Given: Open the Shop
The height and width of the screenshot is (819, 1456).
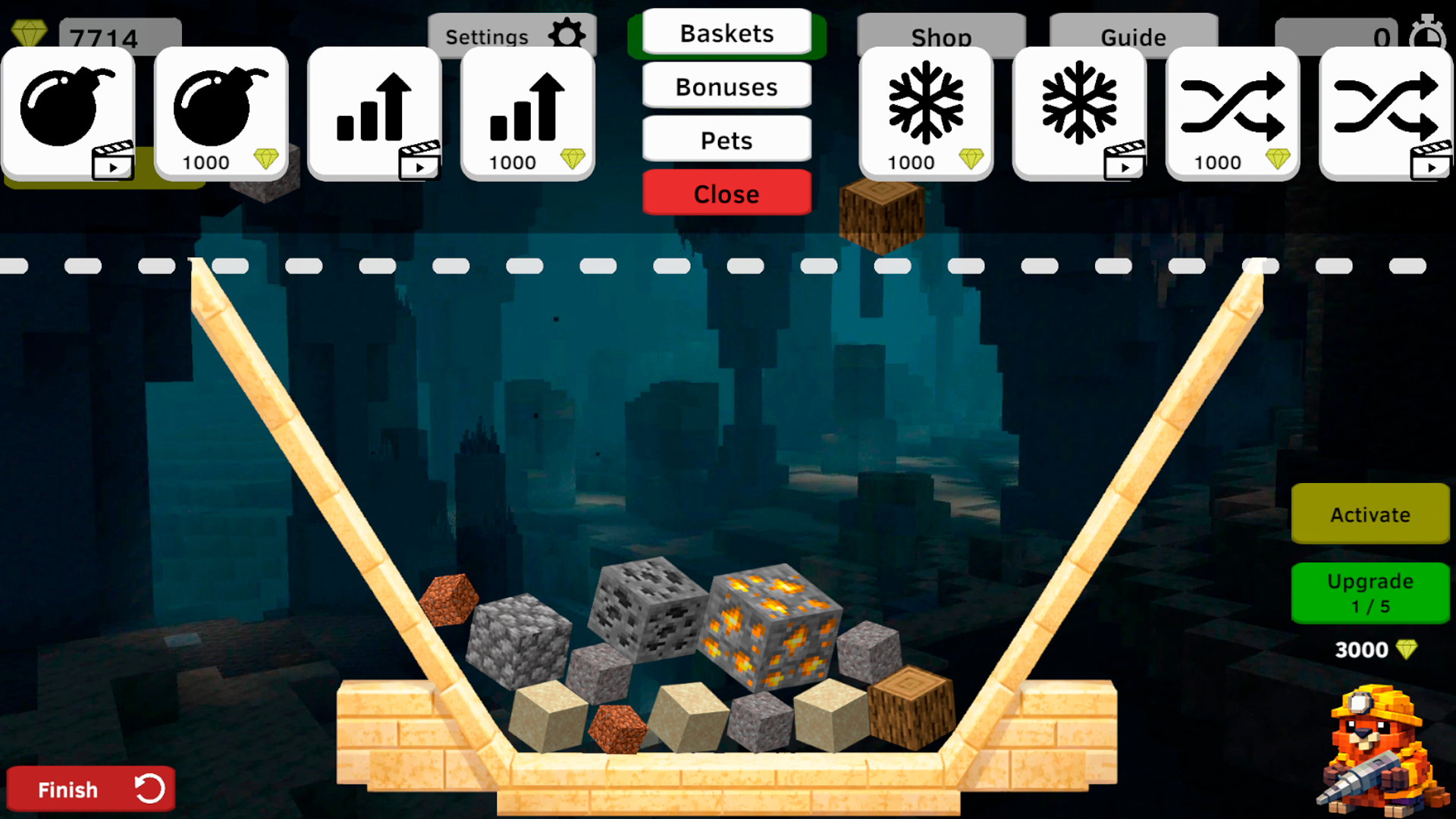Looking at the screenshot, I should coord(942,36).
